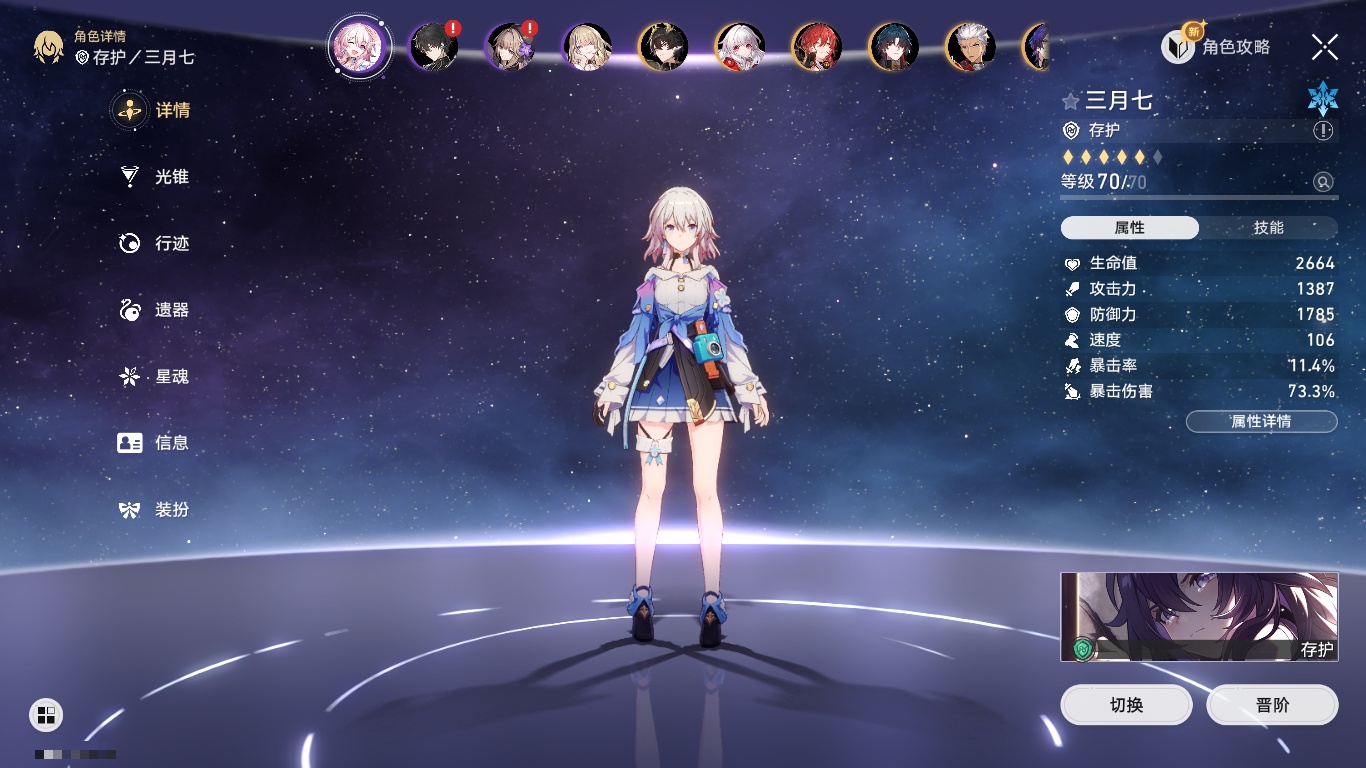Image resolution: width=1366 pixels, height=768 pixels.
Task: Select the white-haired character in red portrait
Action: coord(740,46)
